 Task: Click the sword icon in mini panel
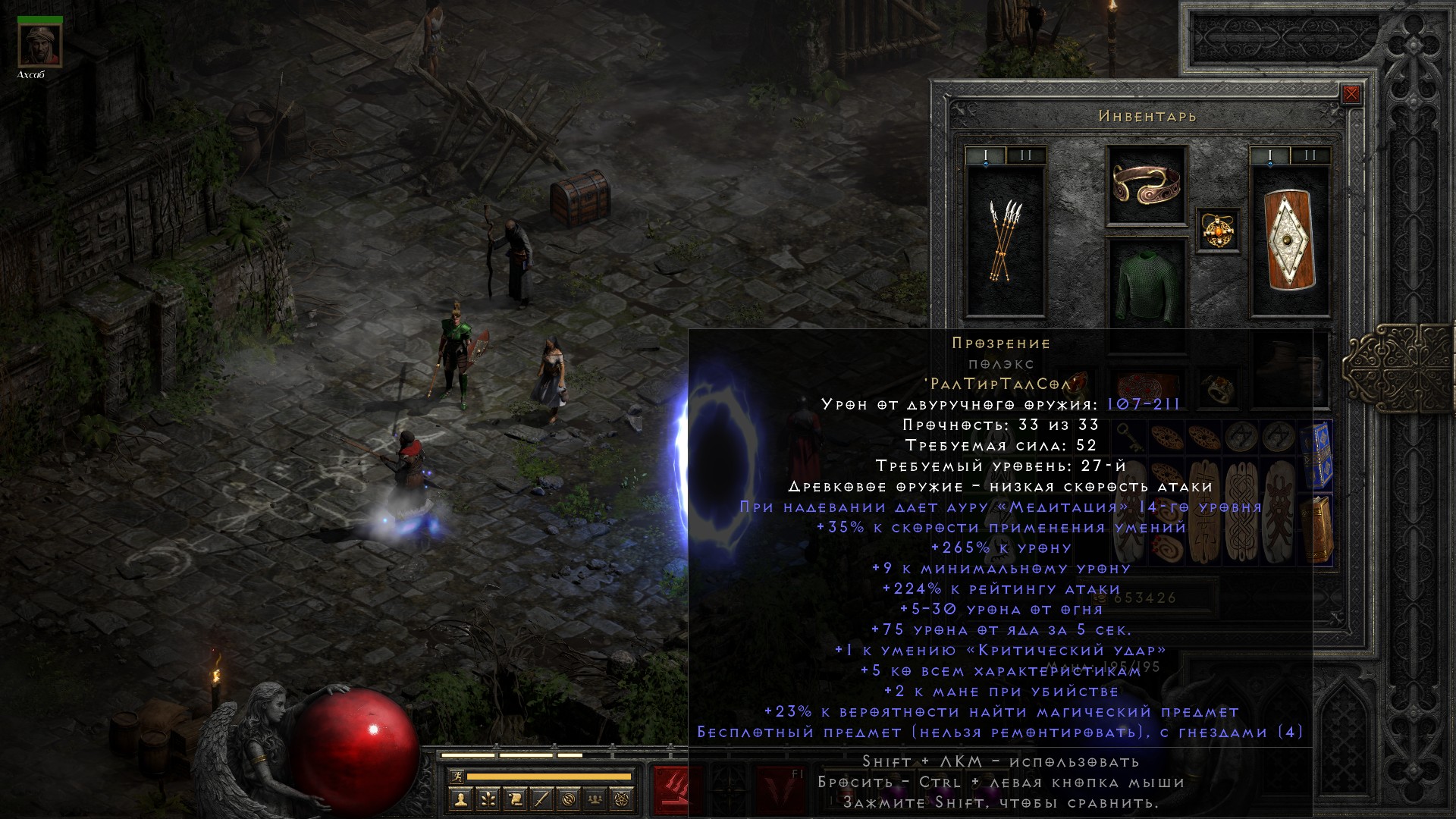[541, 799]
